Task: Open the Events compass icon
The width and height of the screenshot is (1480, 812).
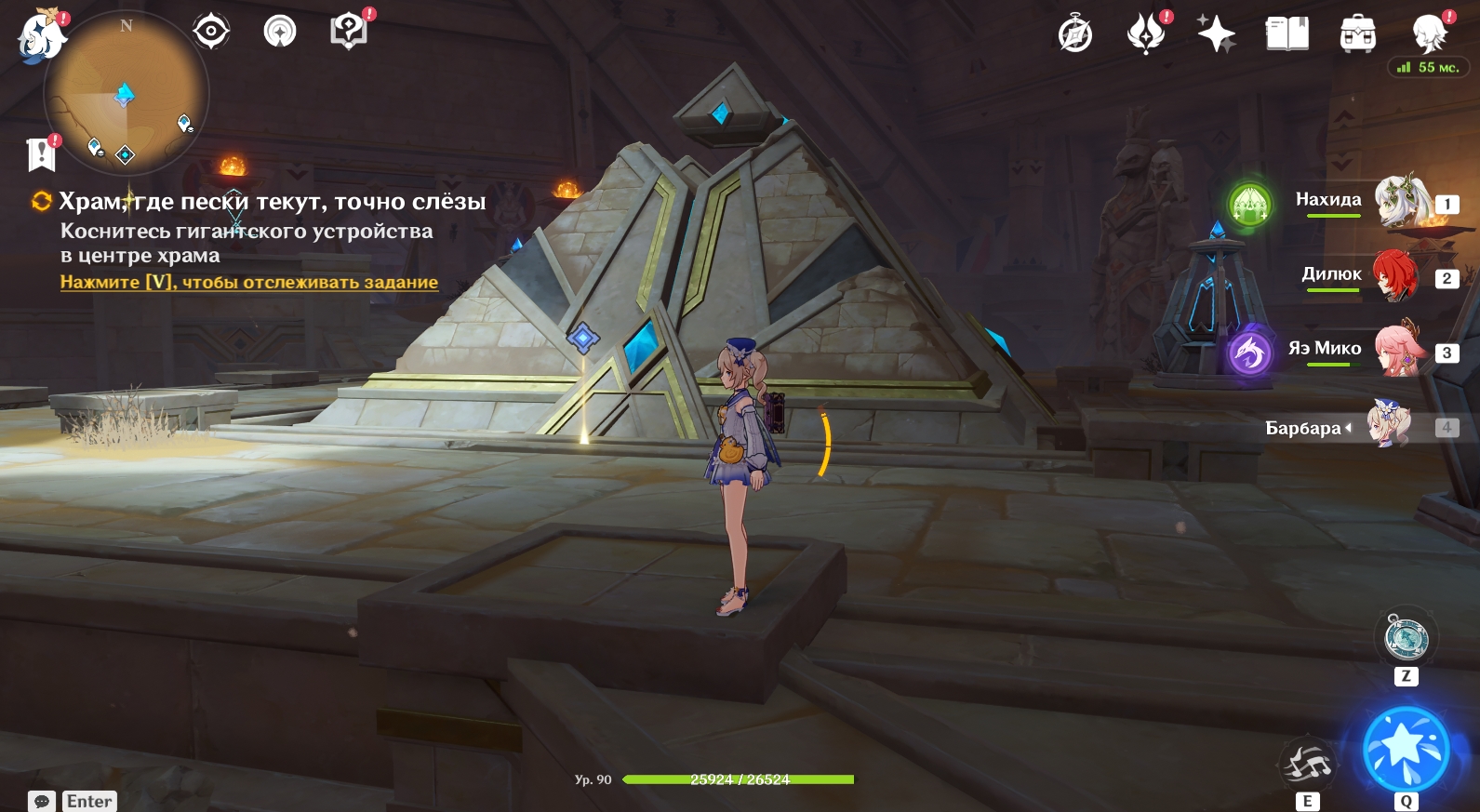Action: [x=1075, y=35]
